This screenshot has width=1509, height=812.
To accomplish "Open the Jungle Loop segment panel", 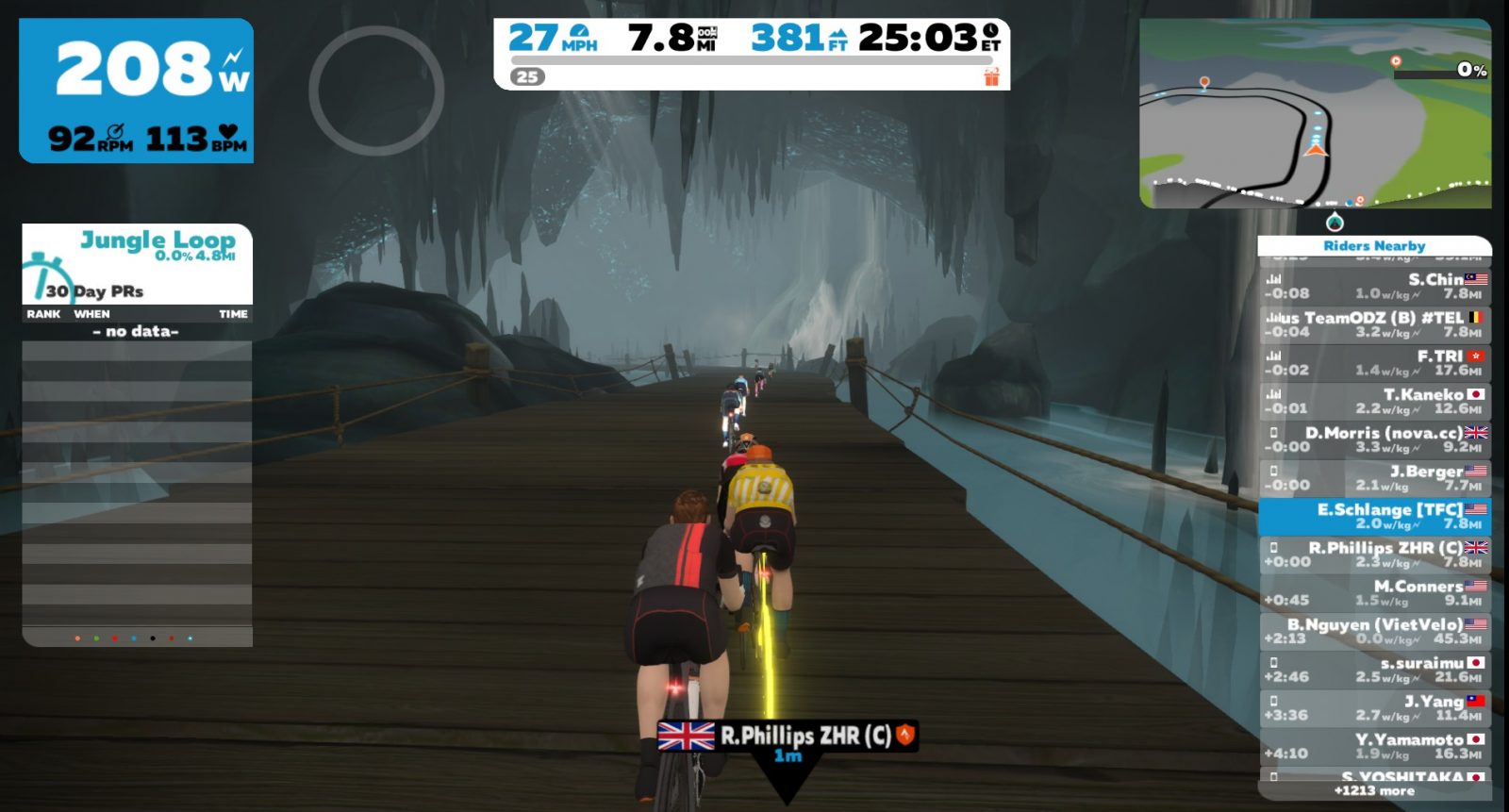I will (138, 262).
